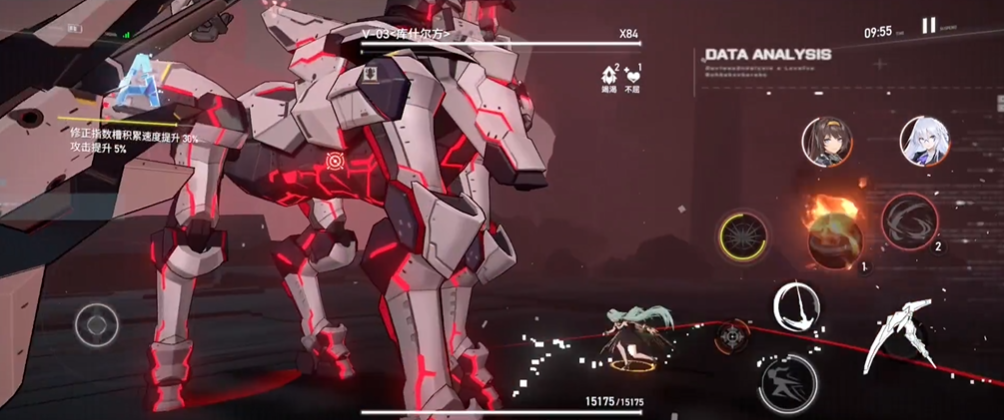Trigger the yellow-ringed ultimate skill
Image resolution: width=1004 pixels, height=420 pixels.
pos(745,233)
